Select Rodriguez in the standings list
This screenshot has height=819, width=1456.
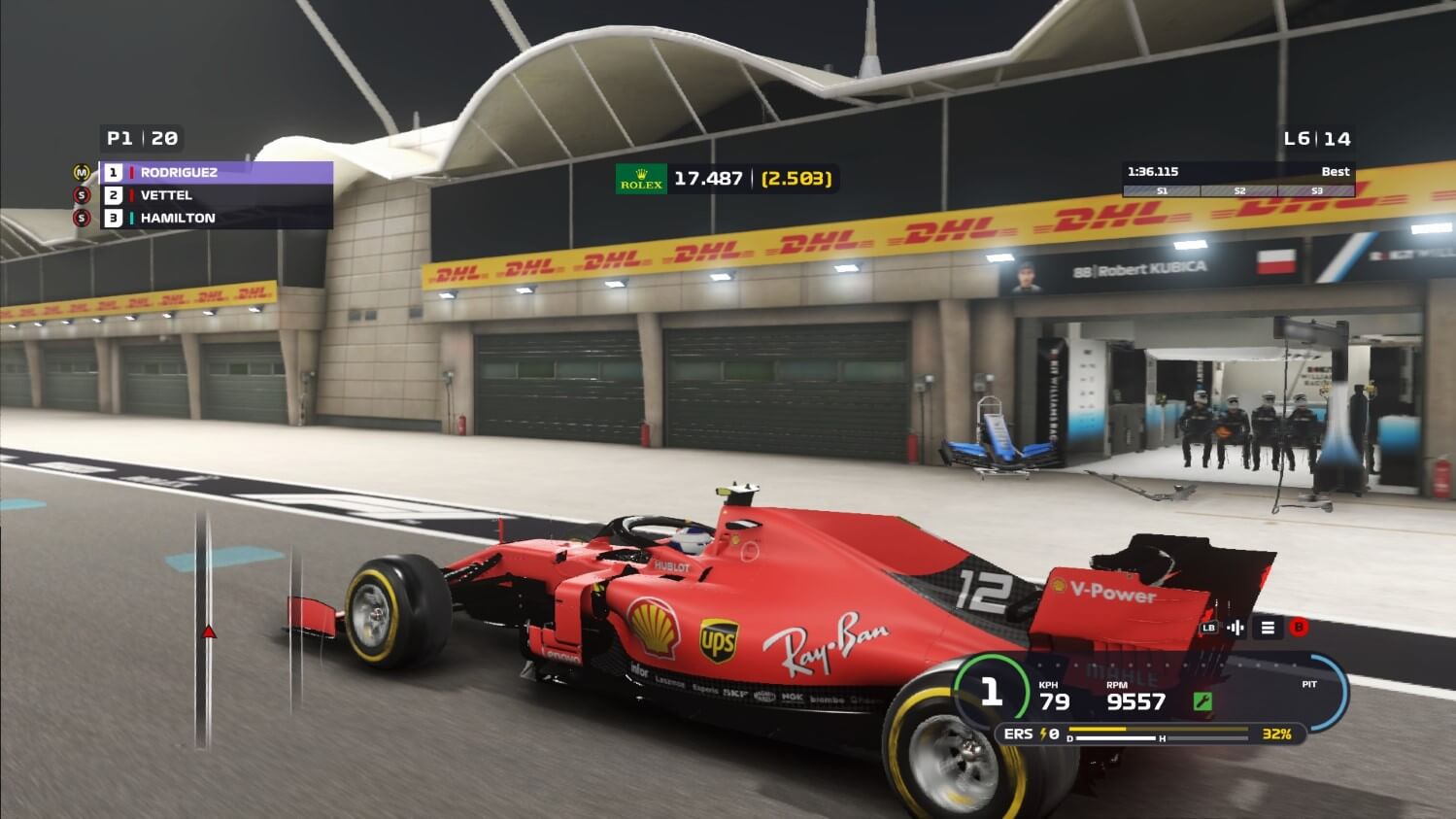216,173
